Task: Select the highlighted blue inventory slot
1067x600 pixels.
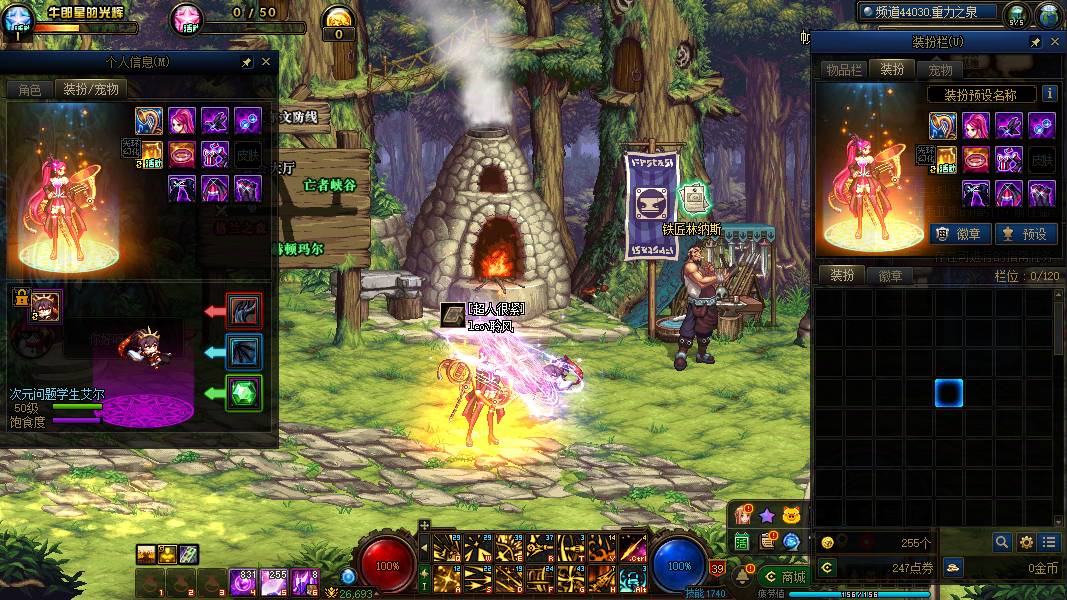Action: click(948, 393)
